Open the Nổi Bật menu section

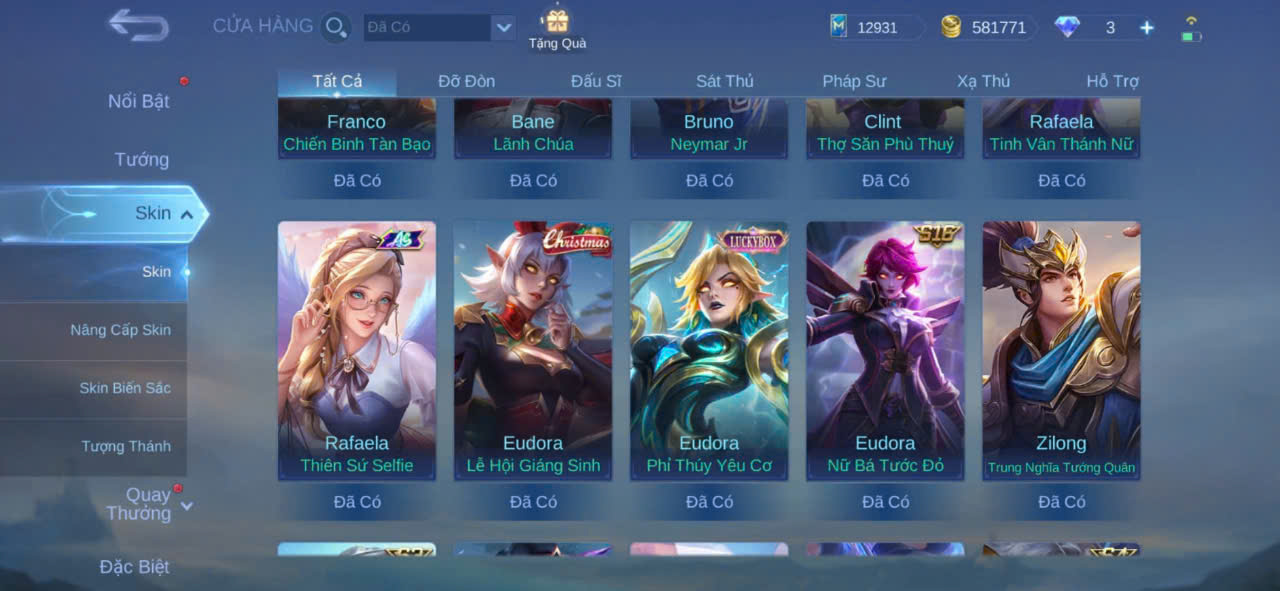coord(139,101)
